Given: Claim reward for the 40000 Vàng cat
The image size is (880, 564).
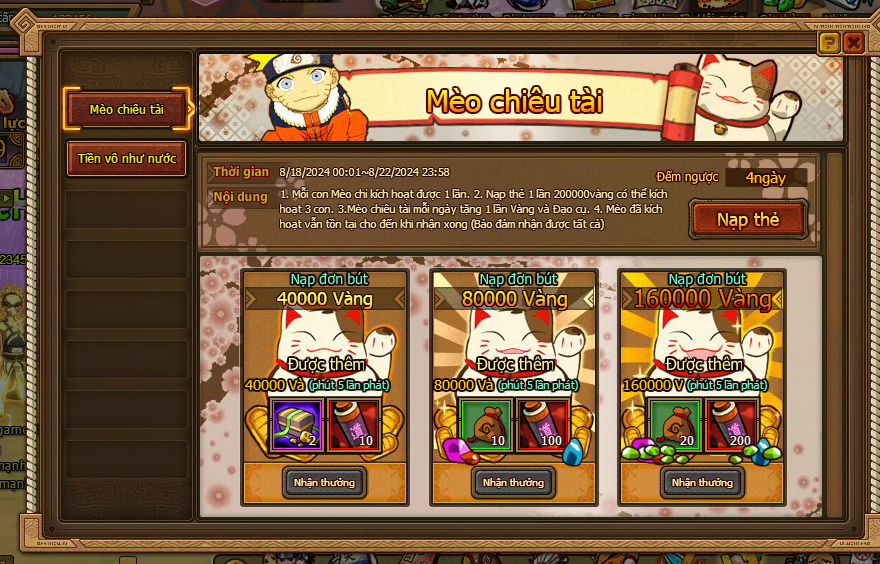Looking at the screenshot, I should point(324,482).
